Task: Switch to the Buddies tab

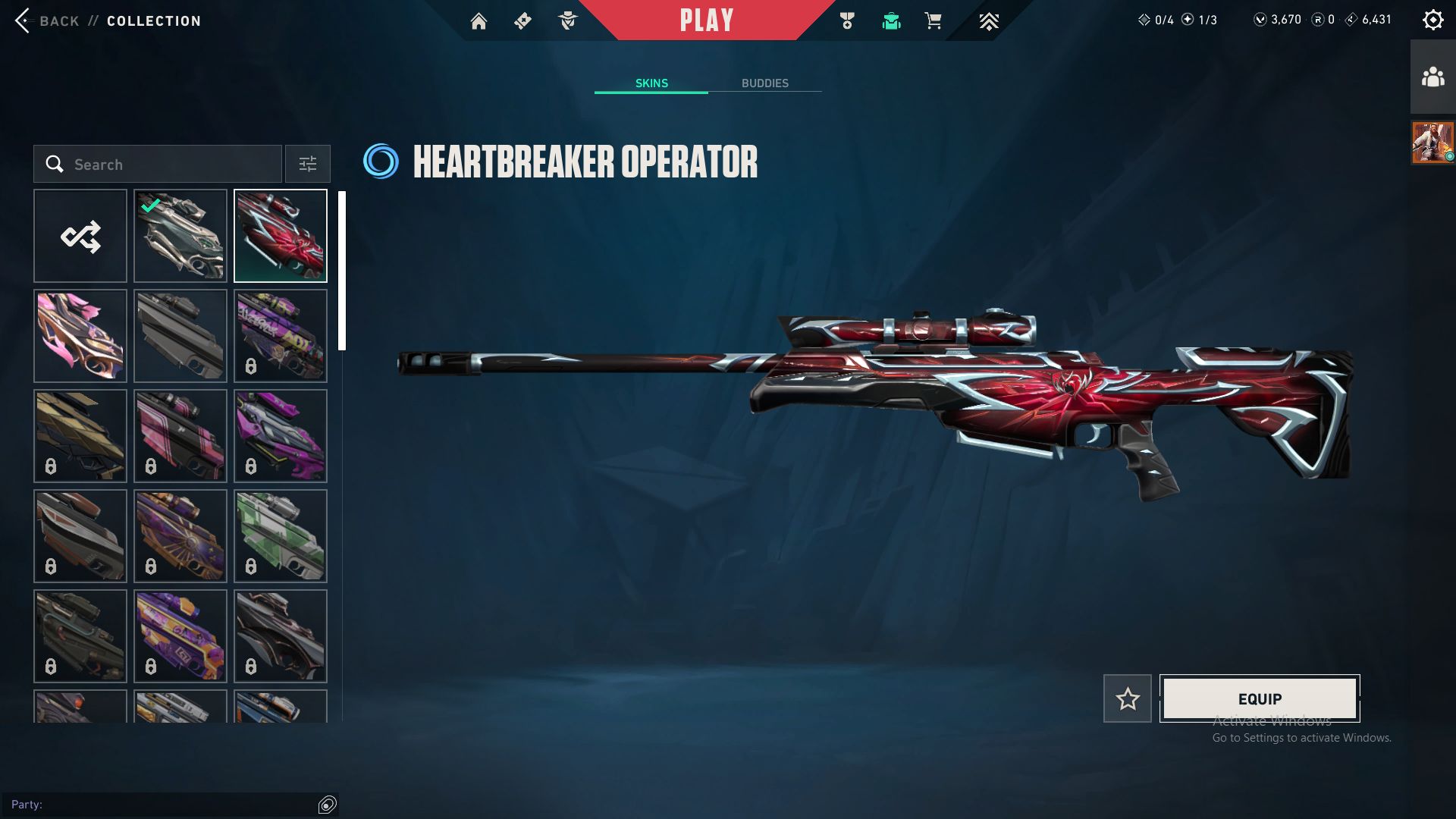Action: click(x=764, y=83)
